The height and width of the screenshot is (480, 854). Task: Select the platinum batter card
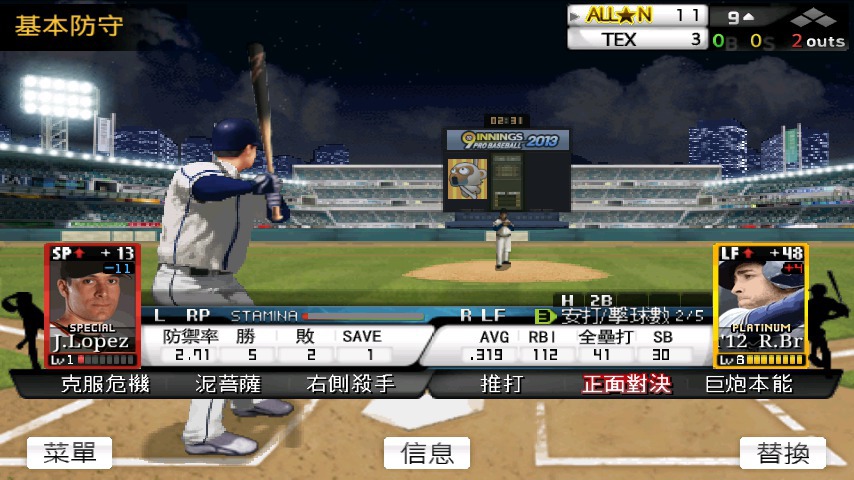[x=760, y=305]
